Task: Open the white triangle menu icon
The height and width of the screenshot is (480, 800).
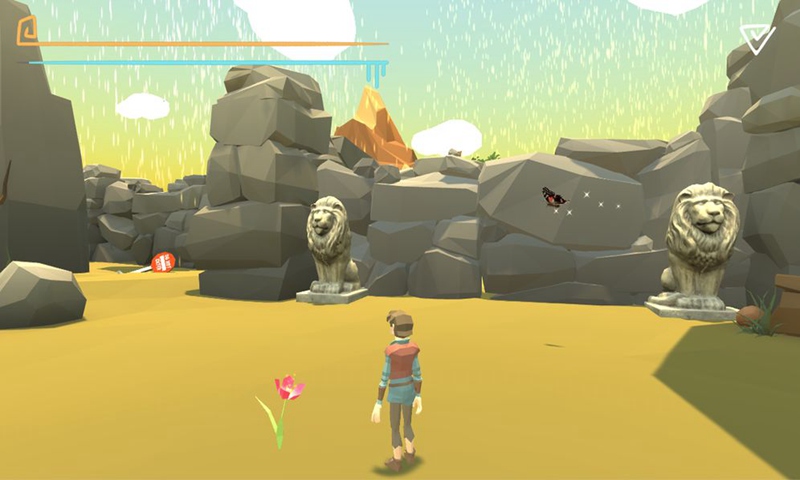Action: pos(757,38)
